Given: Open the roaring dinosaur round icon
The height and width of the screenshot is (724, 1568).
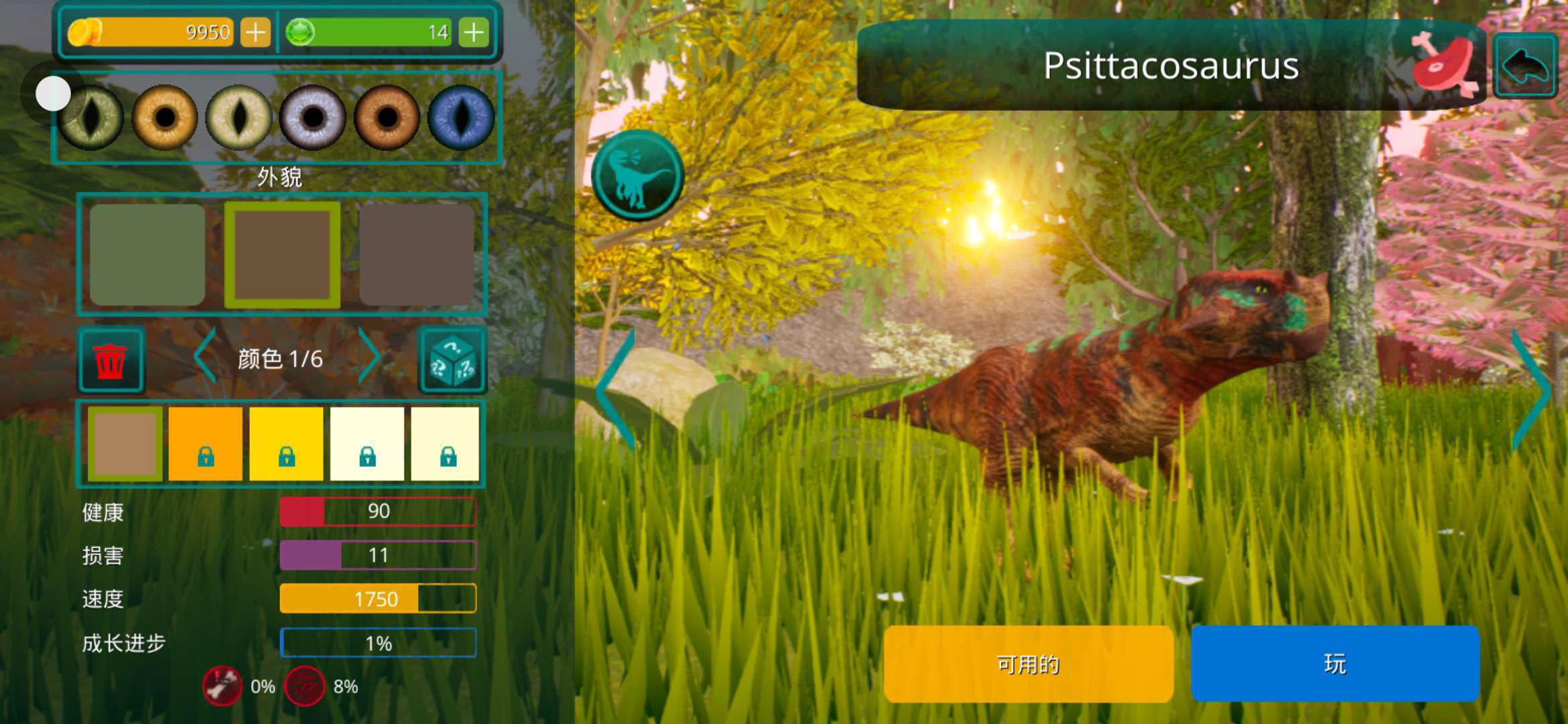Looking at the screenshot, I should point(637,176).
